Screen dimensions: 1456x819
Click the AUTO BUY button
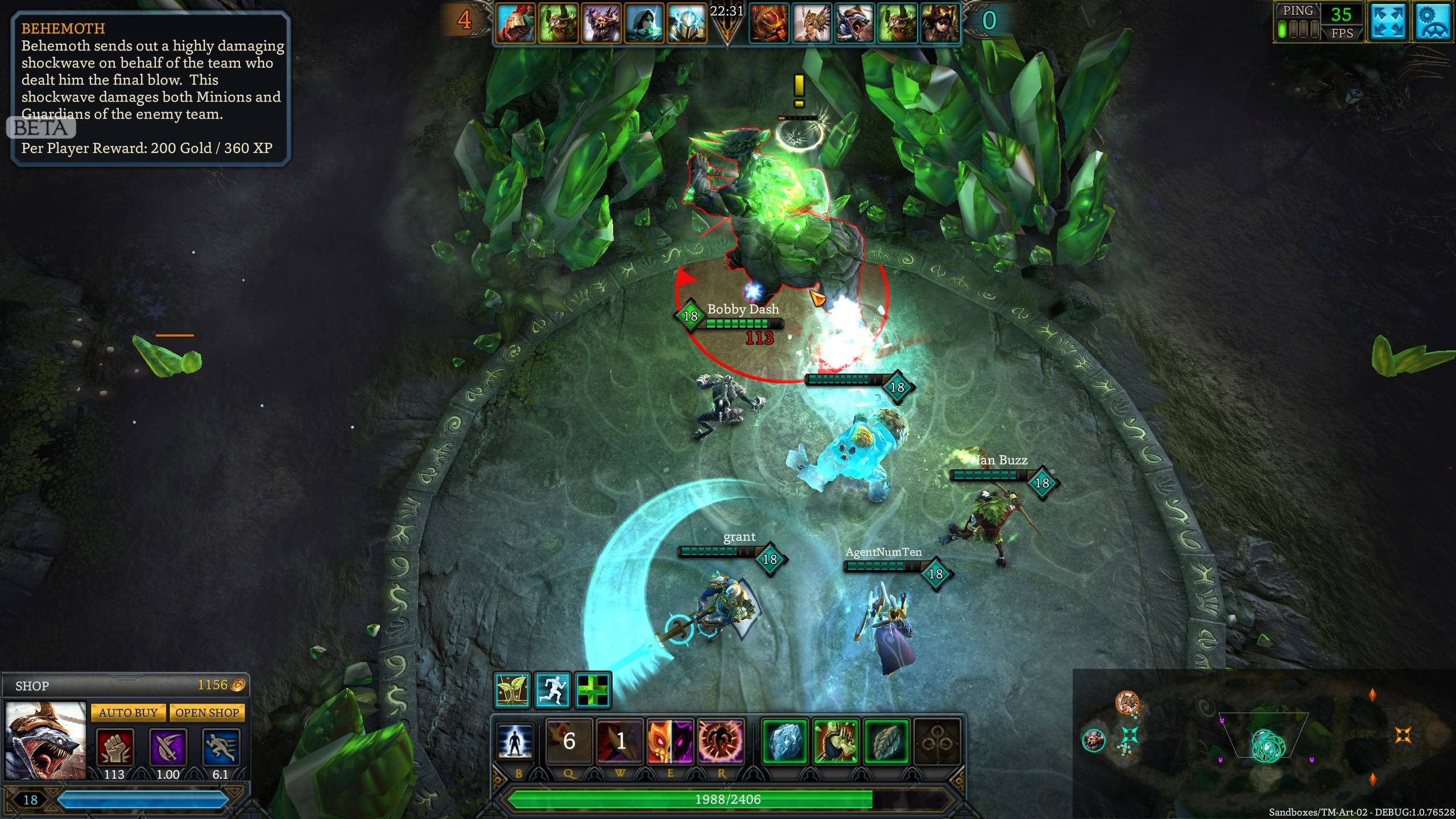(x=128, y=713)
